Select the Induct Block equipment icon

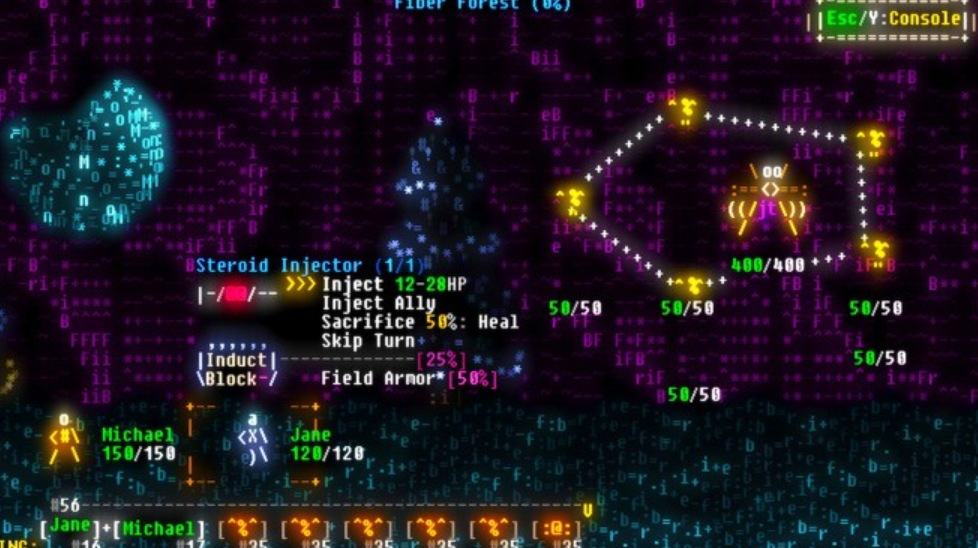[236, 369]
